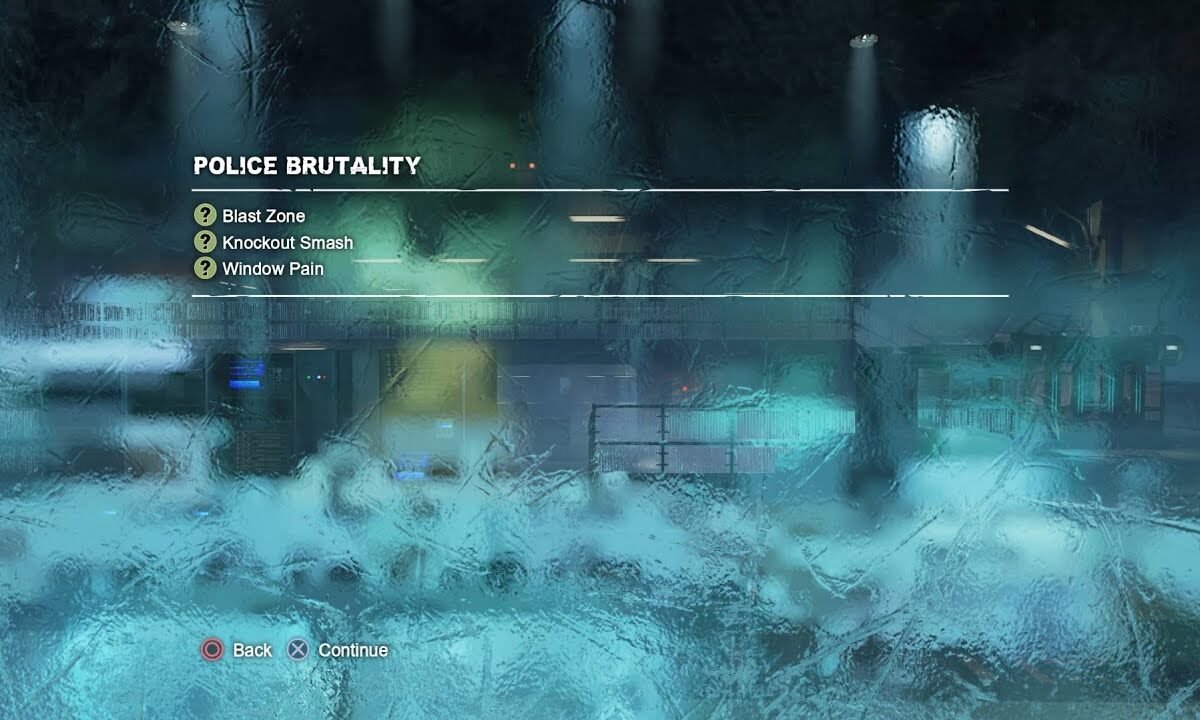Choose the Knockout Smash challenge
The image size is (1200, 720).
tap(287, 242)
